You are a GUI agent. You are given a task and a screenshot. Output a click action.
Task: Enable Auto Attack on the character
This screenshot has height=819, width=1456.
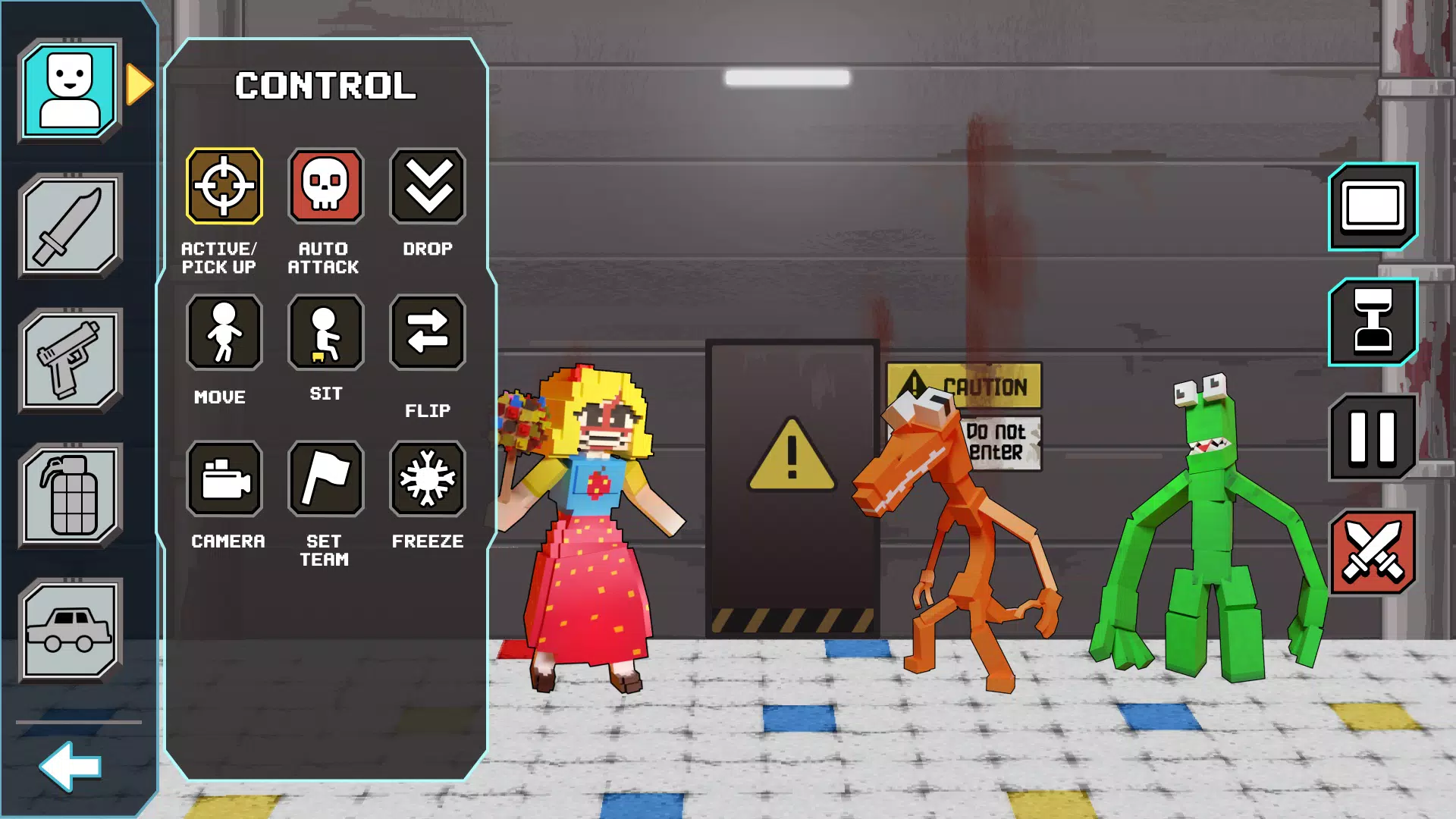pyautogui.click(x=325, y=185)
